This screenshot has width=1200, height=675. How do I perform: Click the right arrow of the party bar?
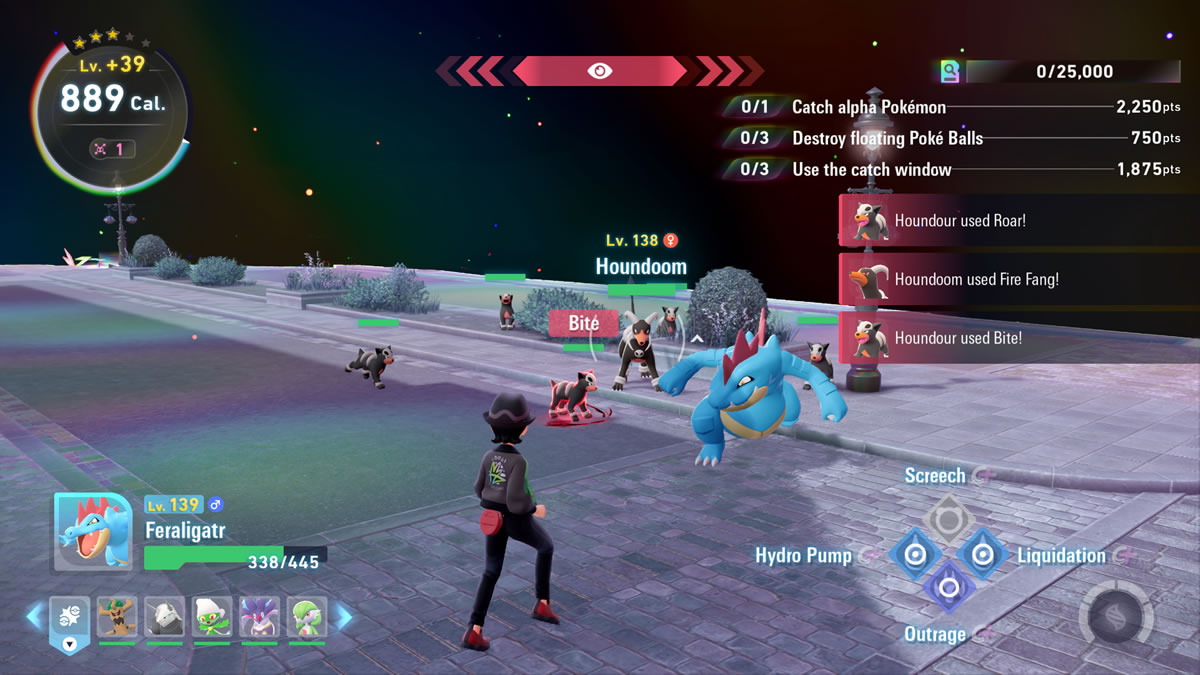(x=342, y=616)
